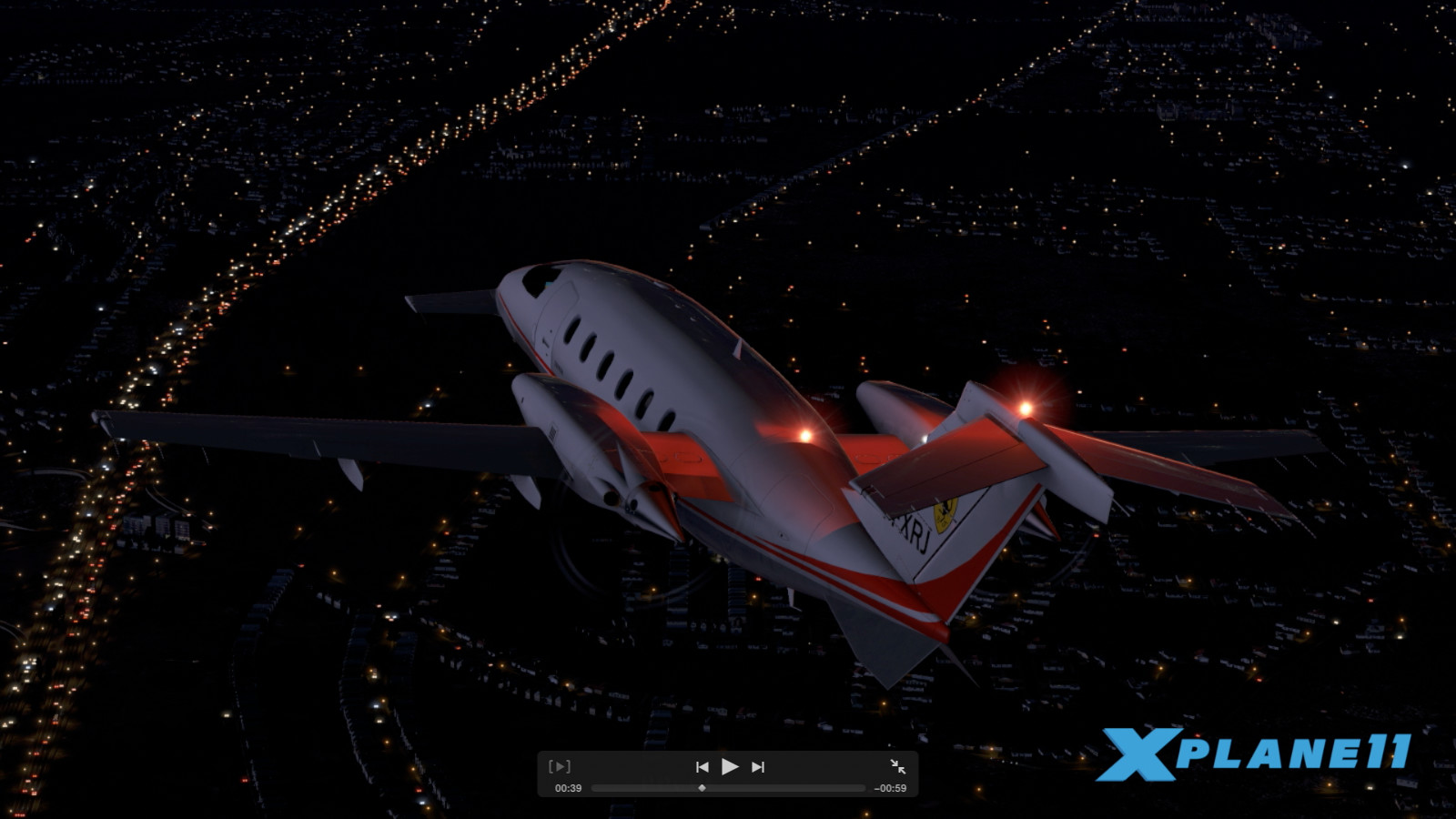
Task: Click the elapsed time 00:39 label
Action: point(567,789)
